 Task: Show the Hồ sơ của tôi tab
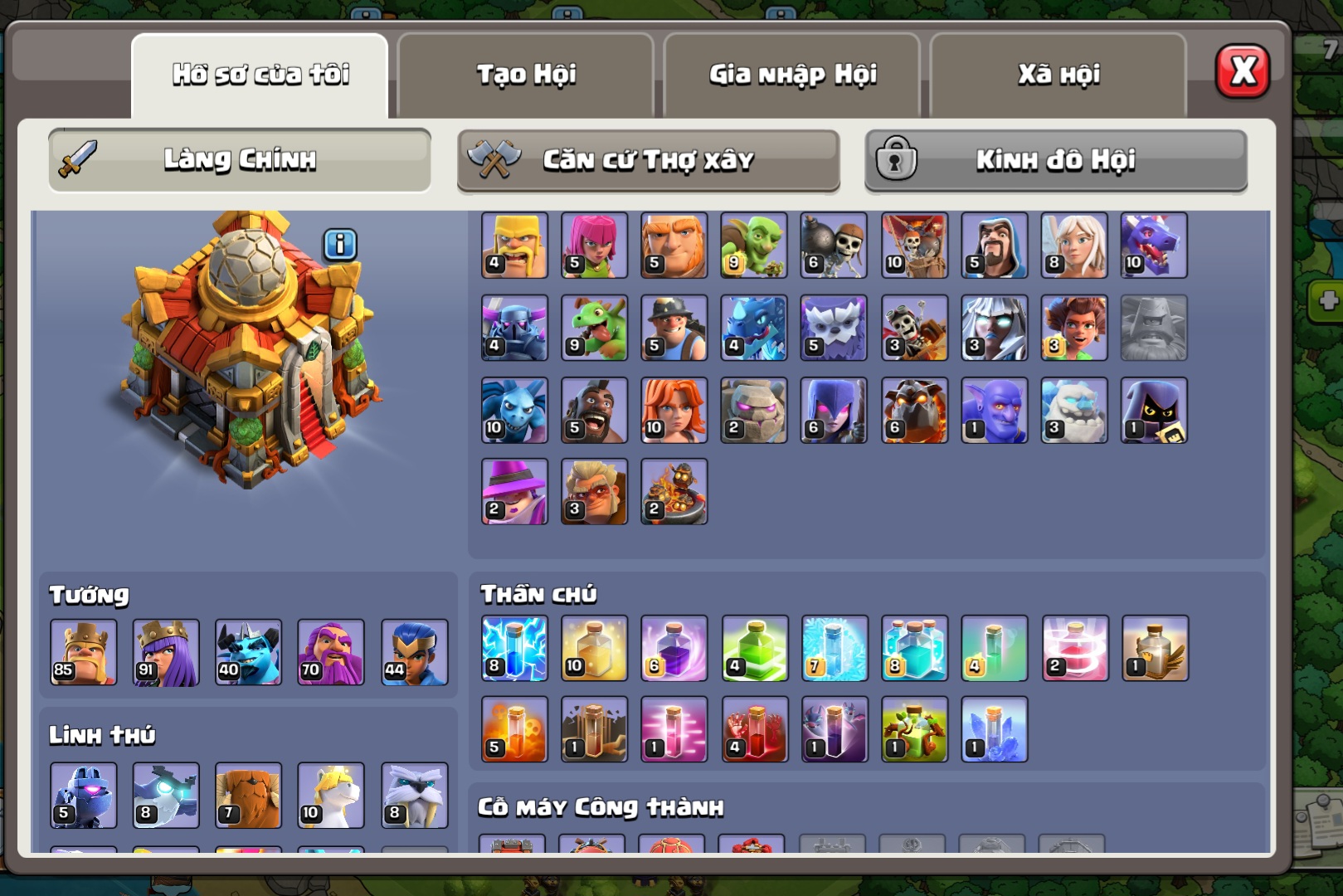pyautogui.click(x=260, y=75)
